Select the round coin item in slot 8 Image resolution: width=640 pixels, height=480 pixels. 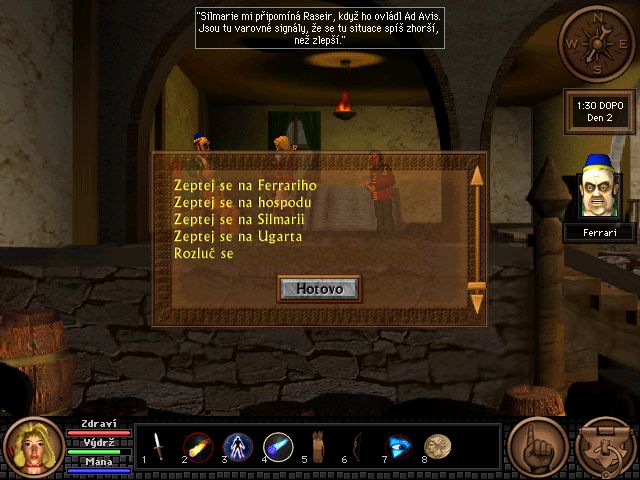point(437,447)
